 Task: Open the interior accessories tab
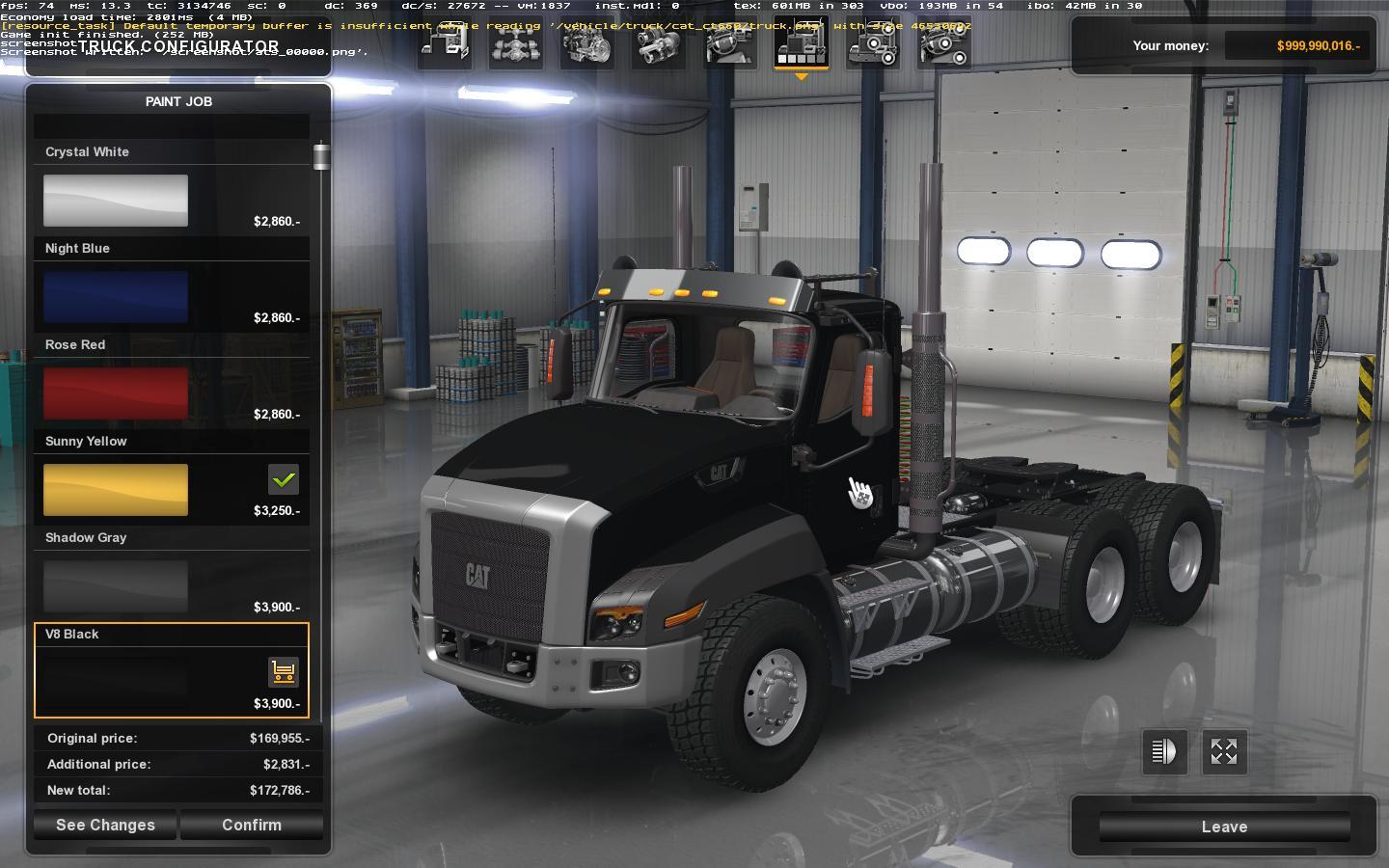tap(944, 43)
